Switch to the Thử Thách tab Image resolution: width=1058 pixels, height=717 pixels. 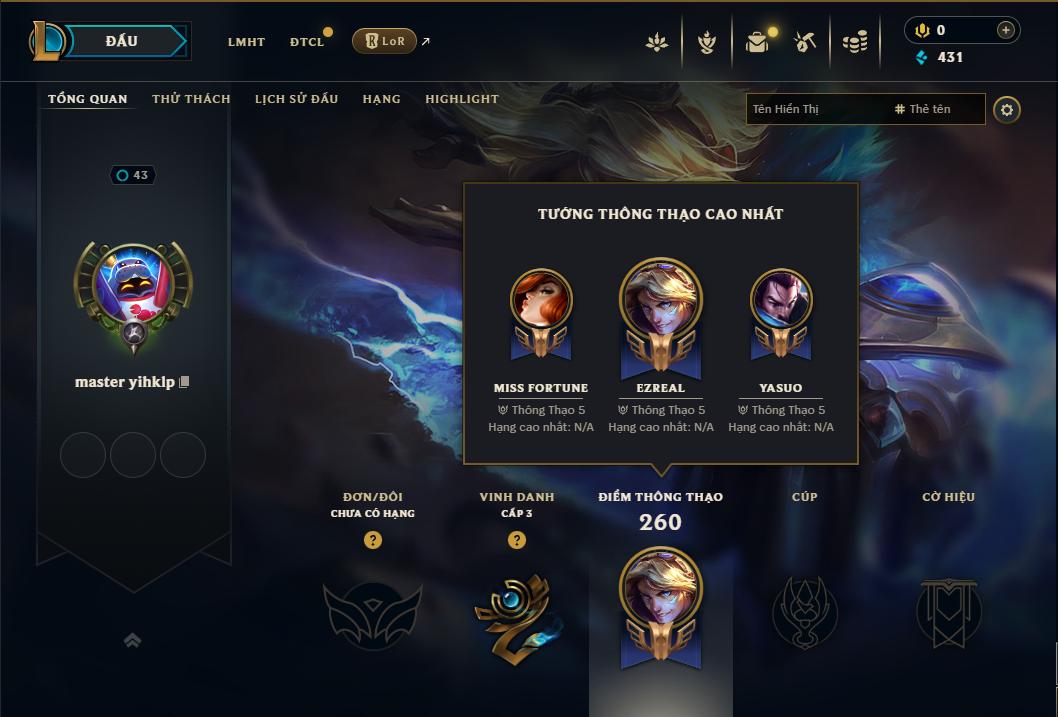[191, 99]
